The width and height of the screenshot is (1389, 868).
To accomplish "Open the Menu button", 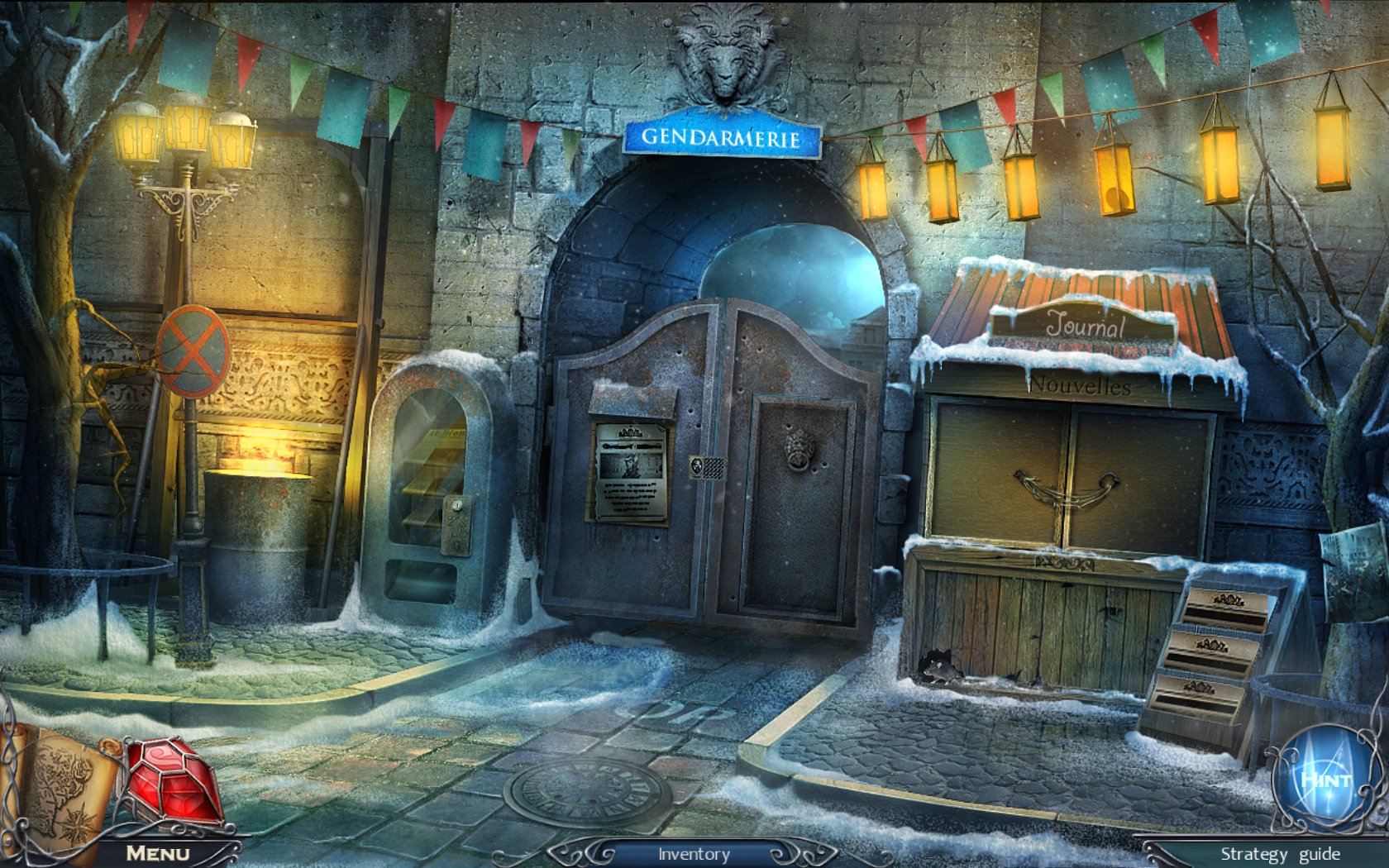I will tap(157, 853).
